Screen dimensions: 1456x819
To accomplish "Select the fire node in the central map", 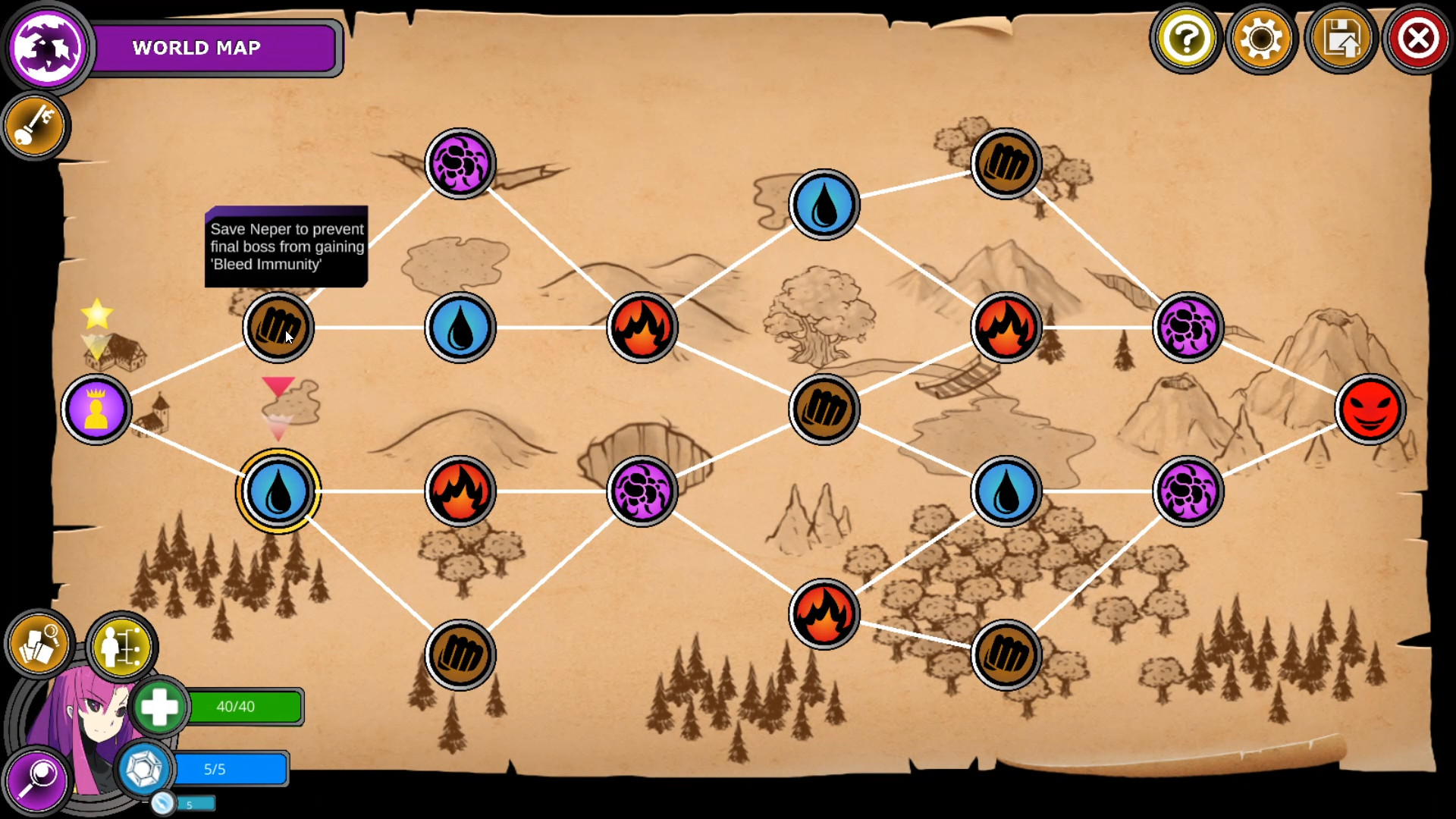I will [642, 327].
